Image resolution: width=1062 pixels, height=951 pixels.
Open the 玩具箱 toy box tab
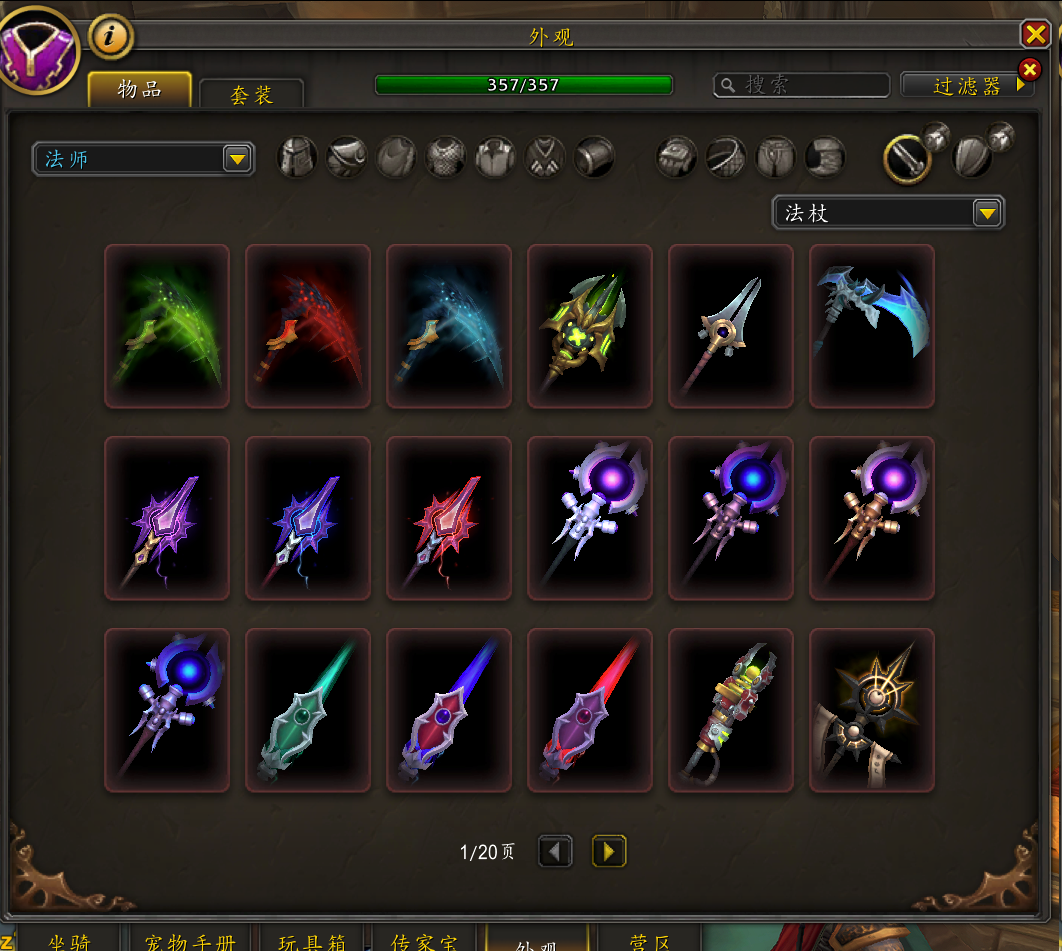[313, 942]
